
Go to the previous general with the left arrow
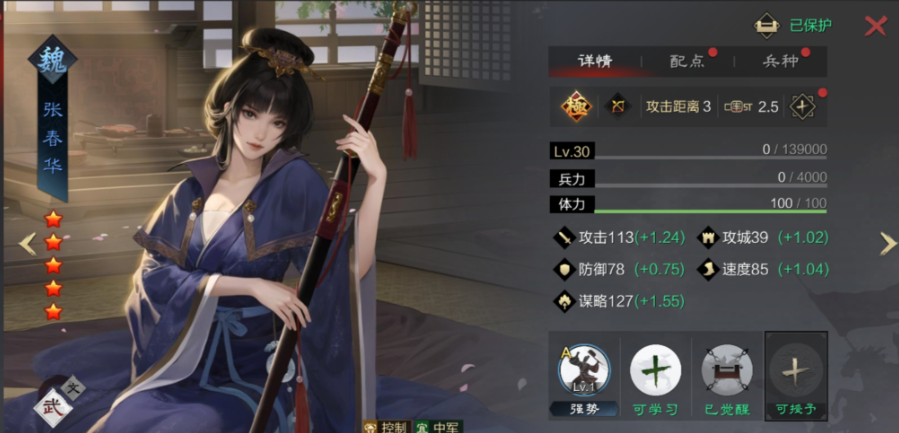[x=28, y=243]
